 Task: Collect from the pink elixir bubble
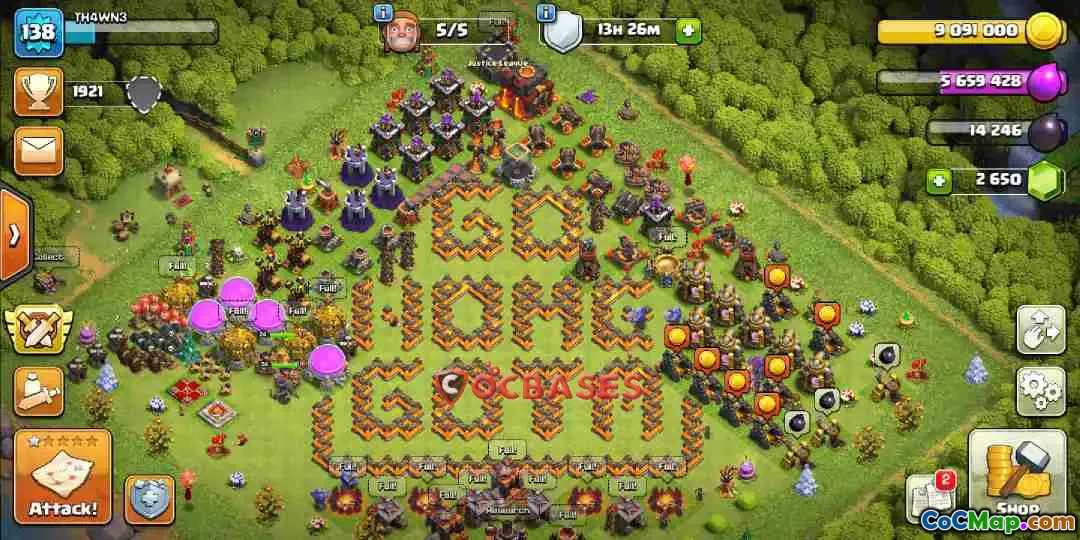[x=236, y=293]
